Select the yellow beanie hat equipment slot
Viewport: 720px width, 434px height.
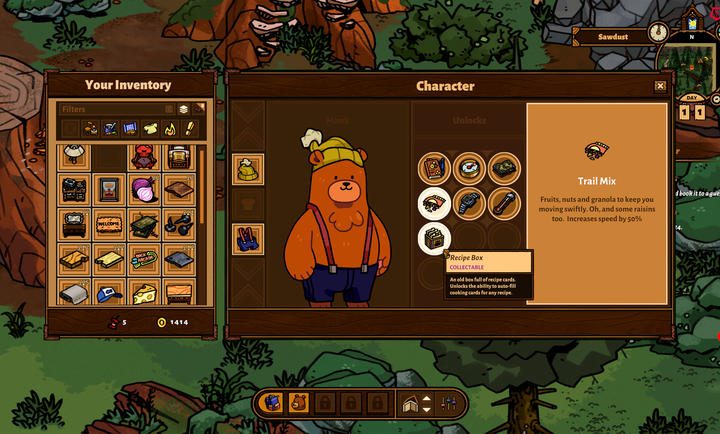[x=248, y=169]
